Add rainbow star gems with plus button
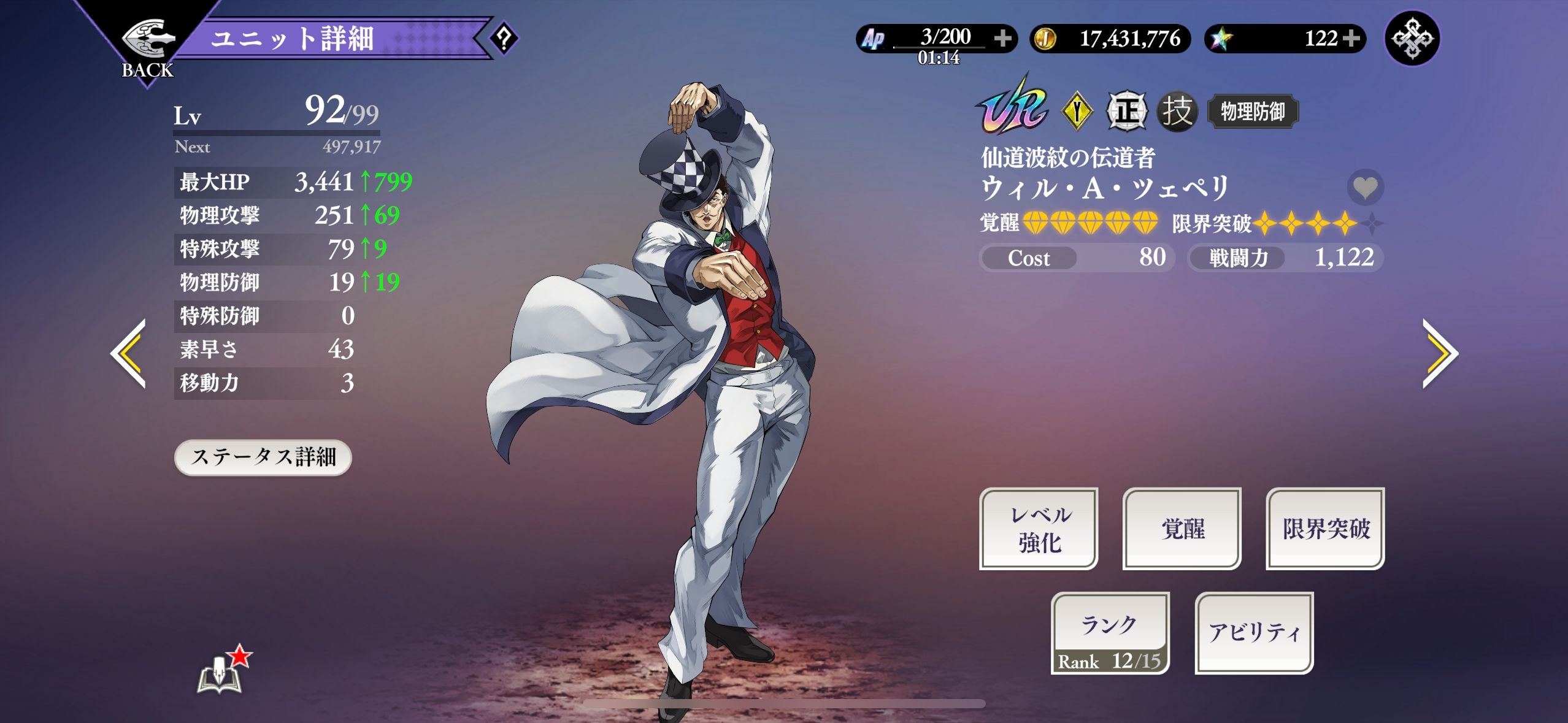 pyautogui.click(x=1350, y=39)
